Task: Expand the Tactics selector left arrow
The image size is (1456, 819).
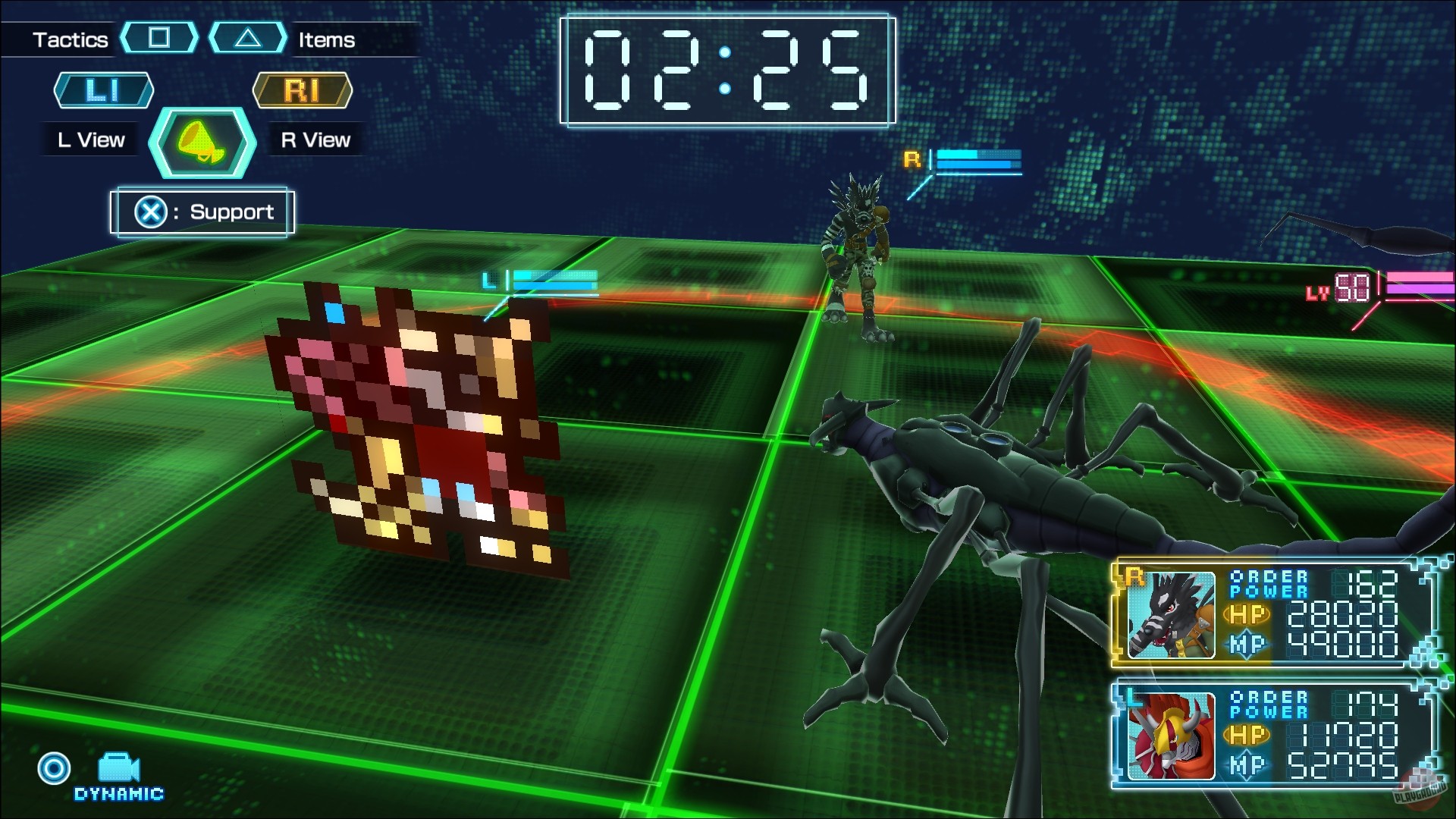Action: 127,39
